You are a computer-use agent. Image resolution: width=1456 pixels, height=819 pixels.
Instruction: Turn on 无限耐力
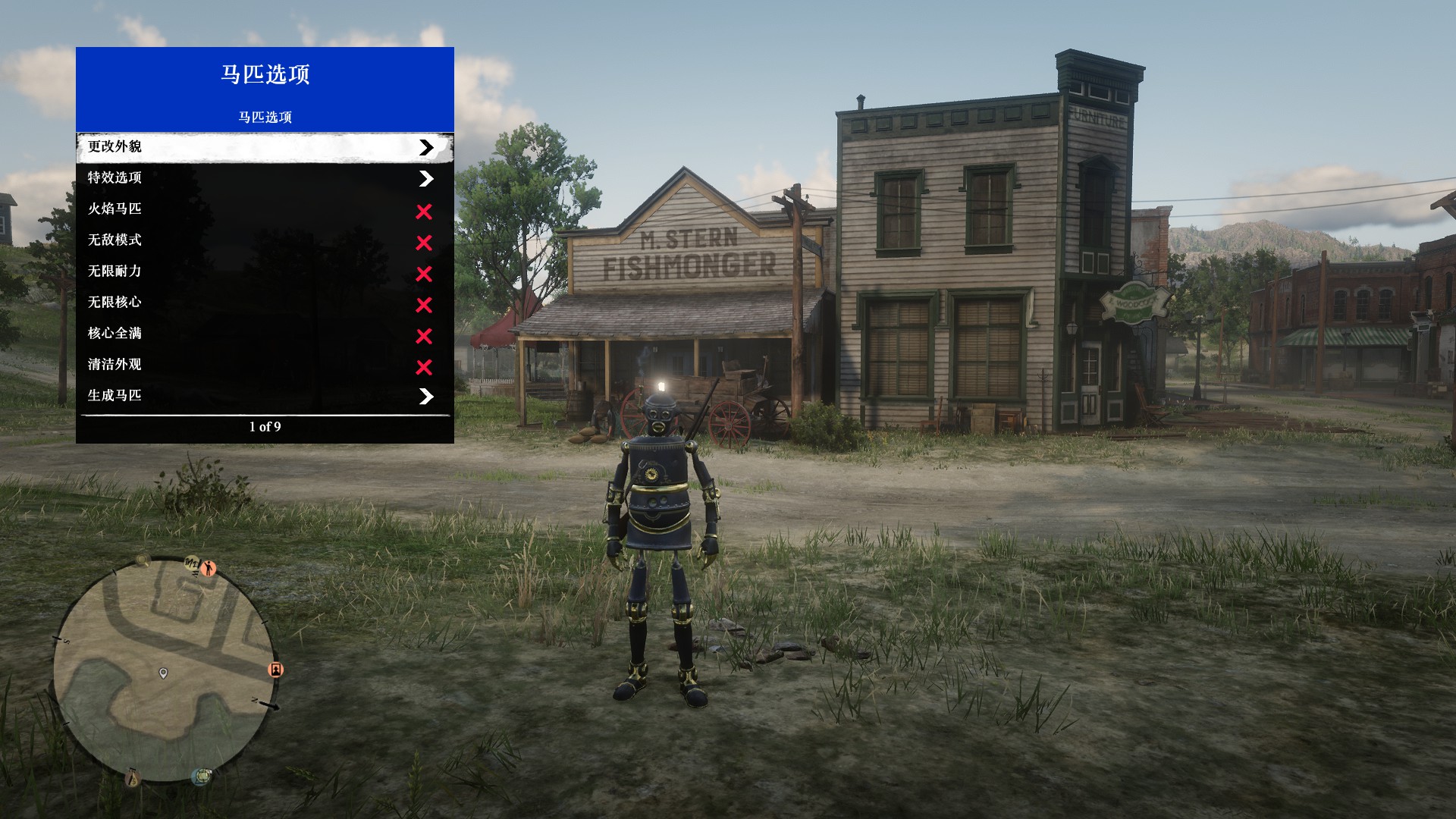265,271
